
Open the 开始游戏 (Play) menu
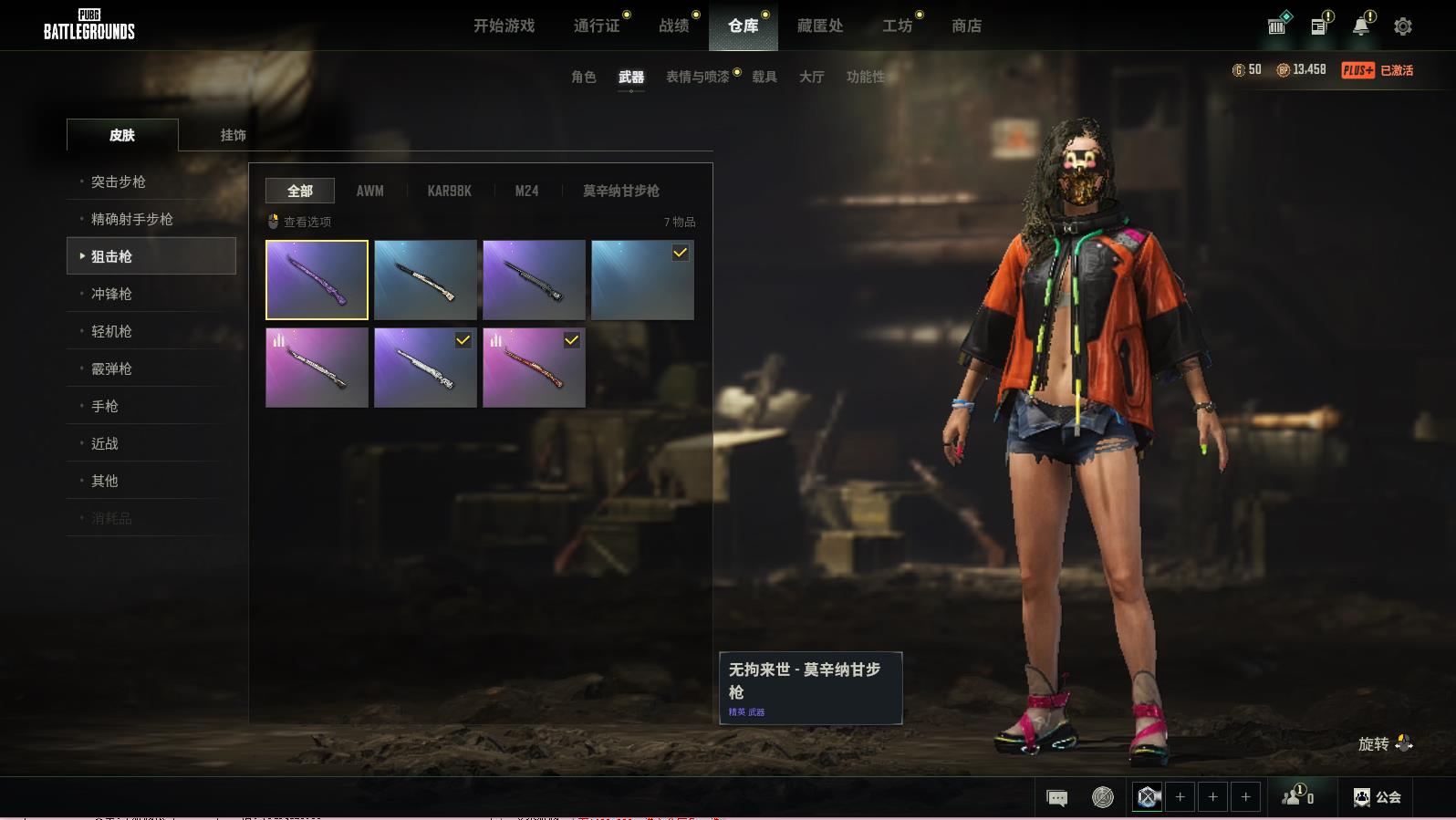[x=504, y=26]
